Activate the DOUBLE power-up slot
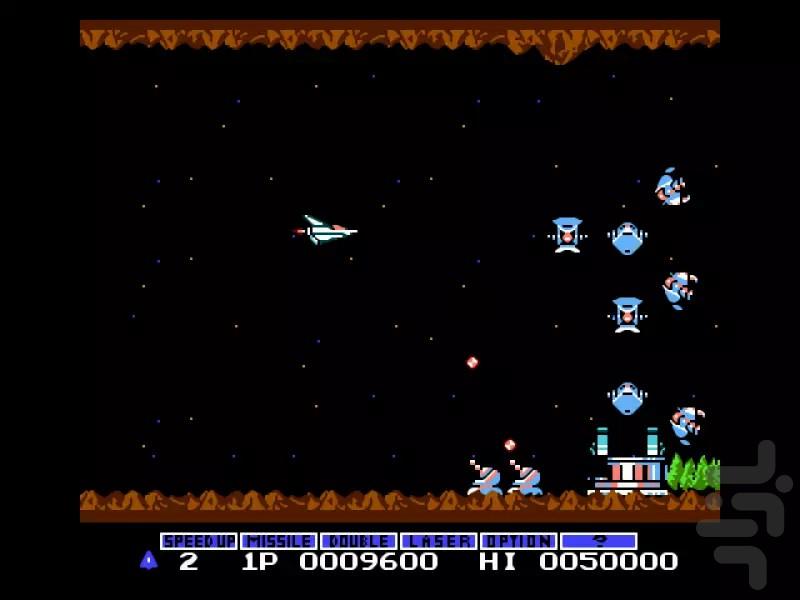800x600 pixels. coord(359,541)
